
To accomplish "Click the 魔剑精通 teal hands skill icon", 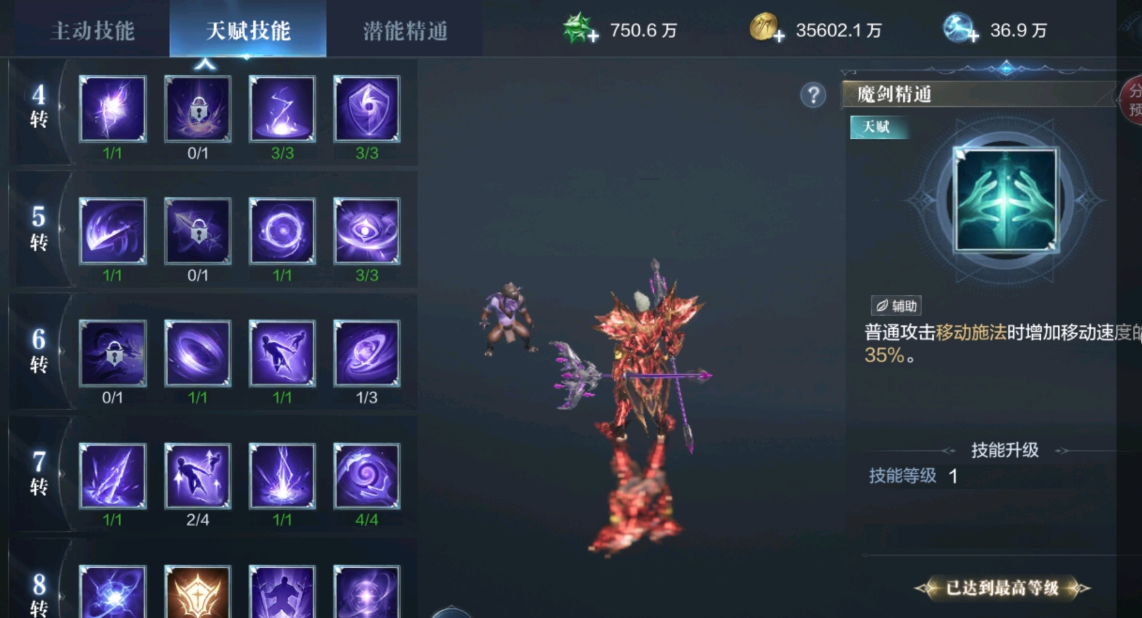I will [1006, 200].
